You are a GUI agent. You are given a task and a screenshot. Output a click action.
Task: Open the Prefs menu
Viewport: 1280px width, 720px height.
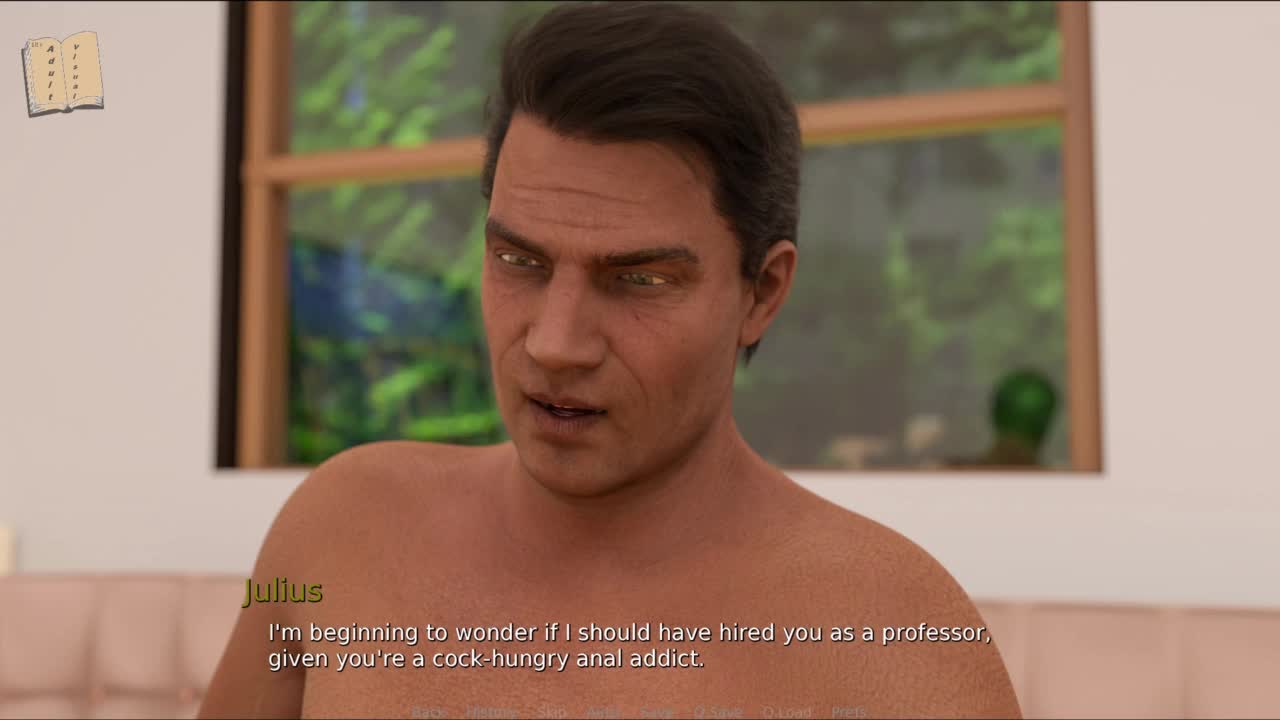(849, 712)
